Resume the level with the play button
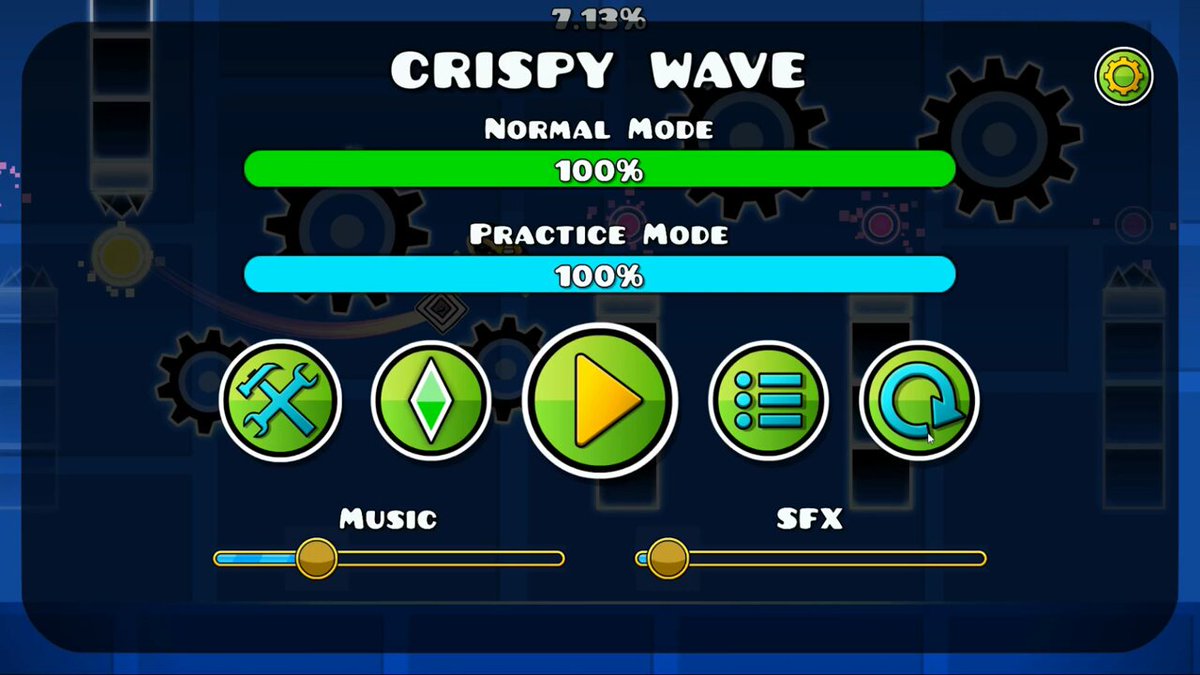Image resolution: width=1200 pixels, height=675 pixels. pos(600,400)
